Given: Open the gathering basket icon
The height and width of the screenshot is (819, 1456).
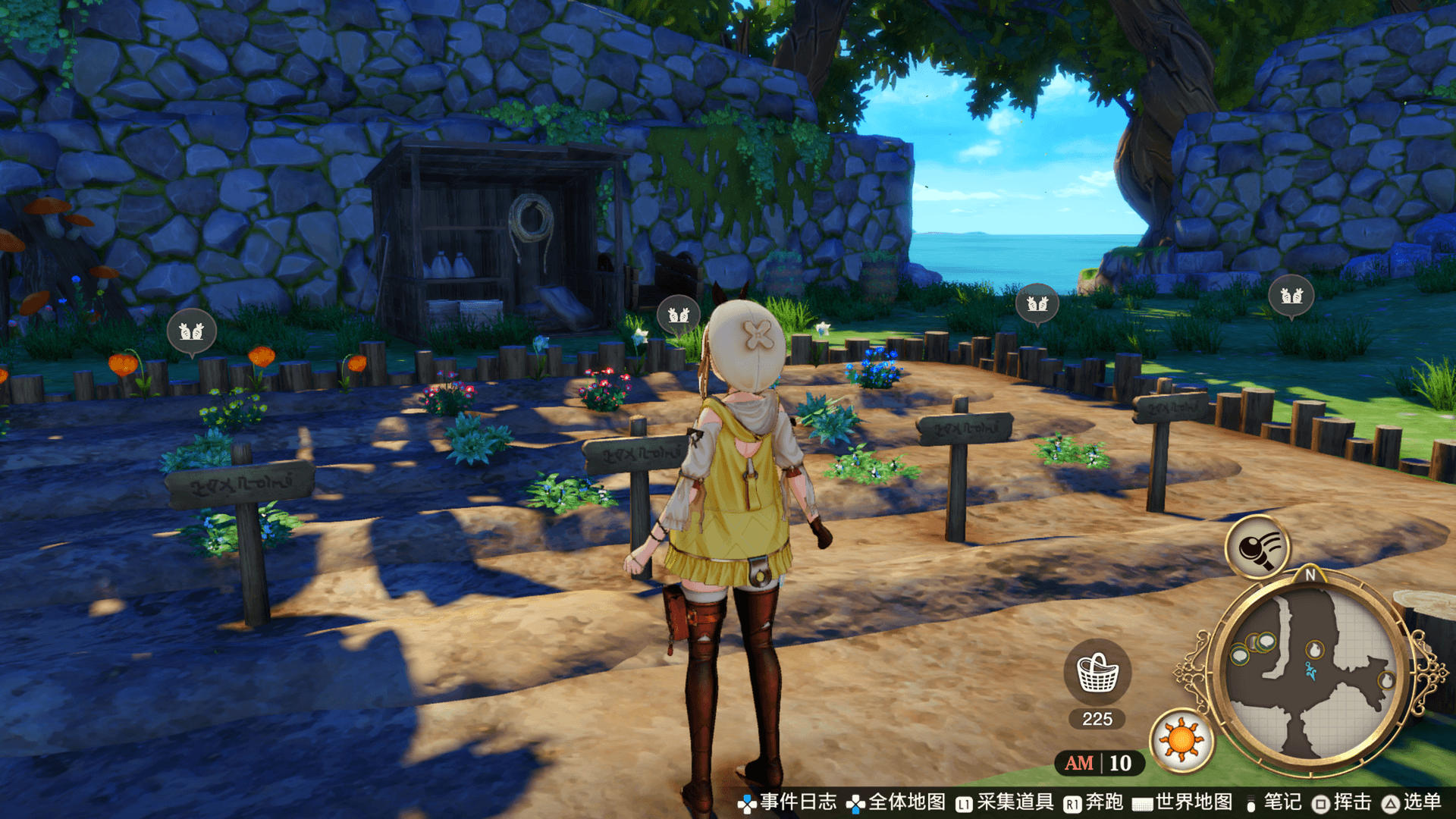Looking at the screenshot, I should pos(1097,672).
